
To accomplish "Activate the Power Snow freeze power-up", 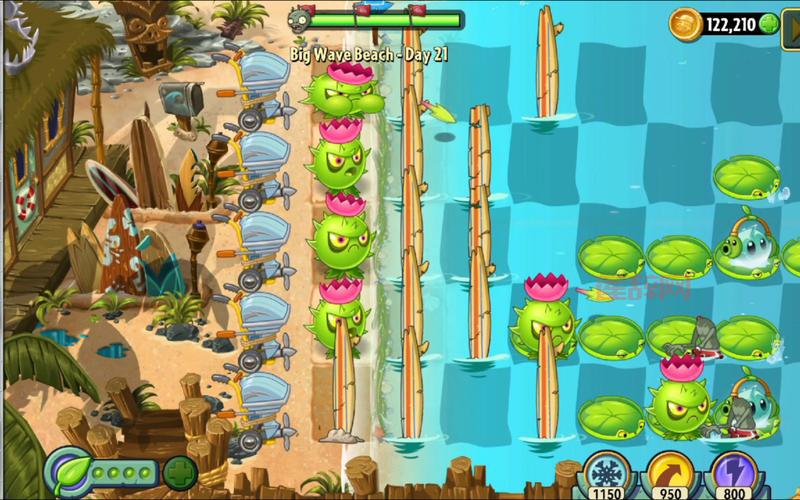I will click(605, 473).
